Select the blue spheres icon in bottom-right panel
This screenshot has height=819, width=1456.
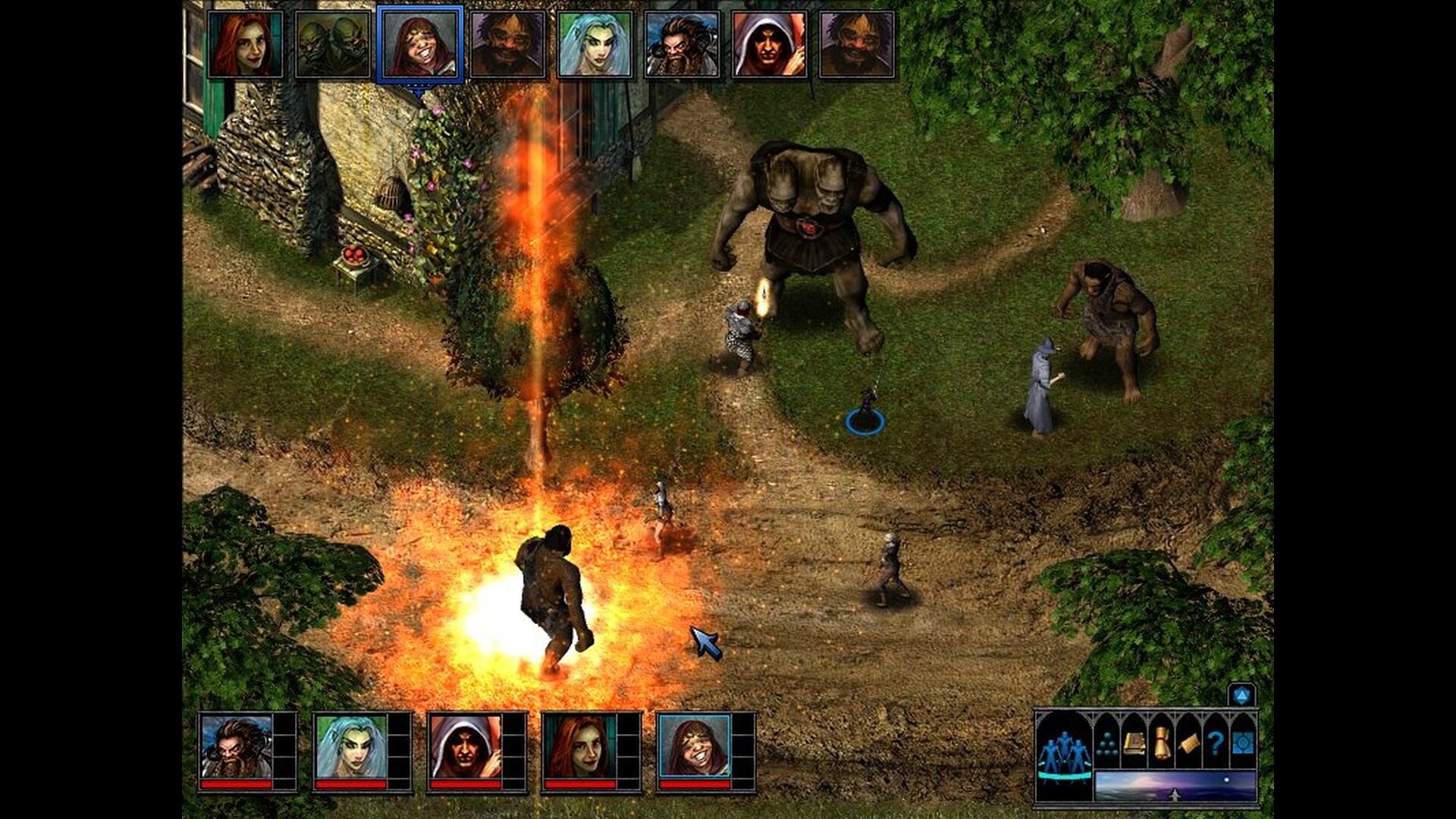click(1107, 745)
